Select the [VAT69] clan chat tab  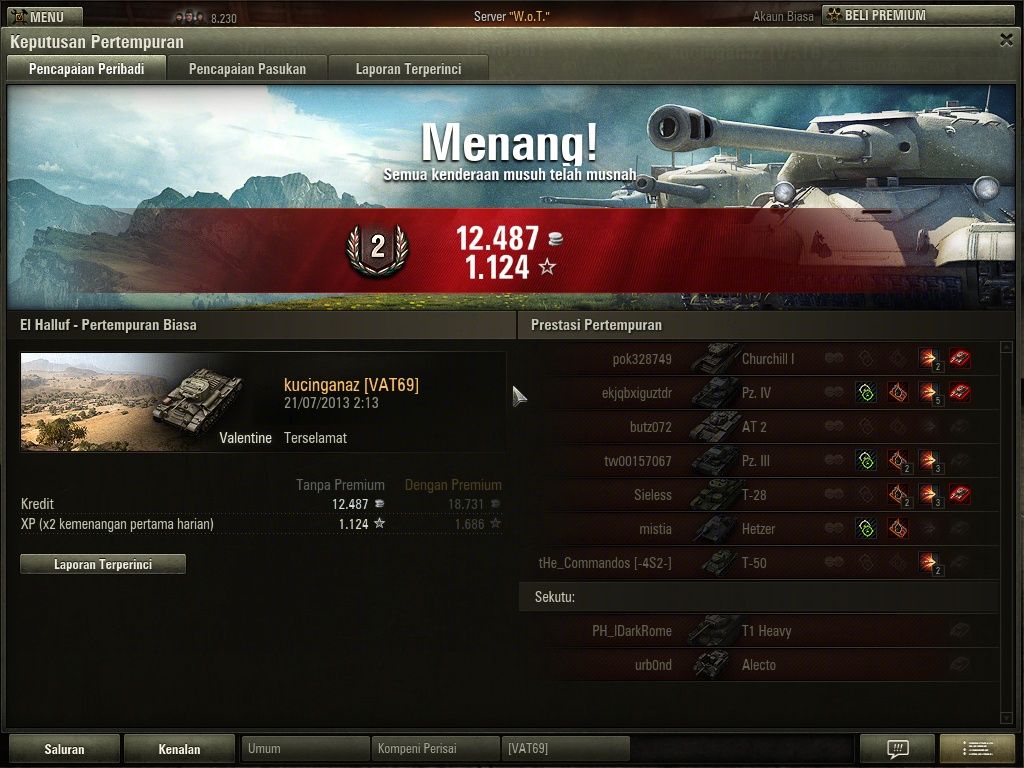tap(566, 749)
